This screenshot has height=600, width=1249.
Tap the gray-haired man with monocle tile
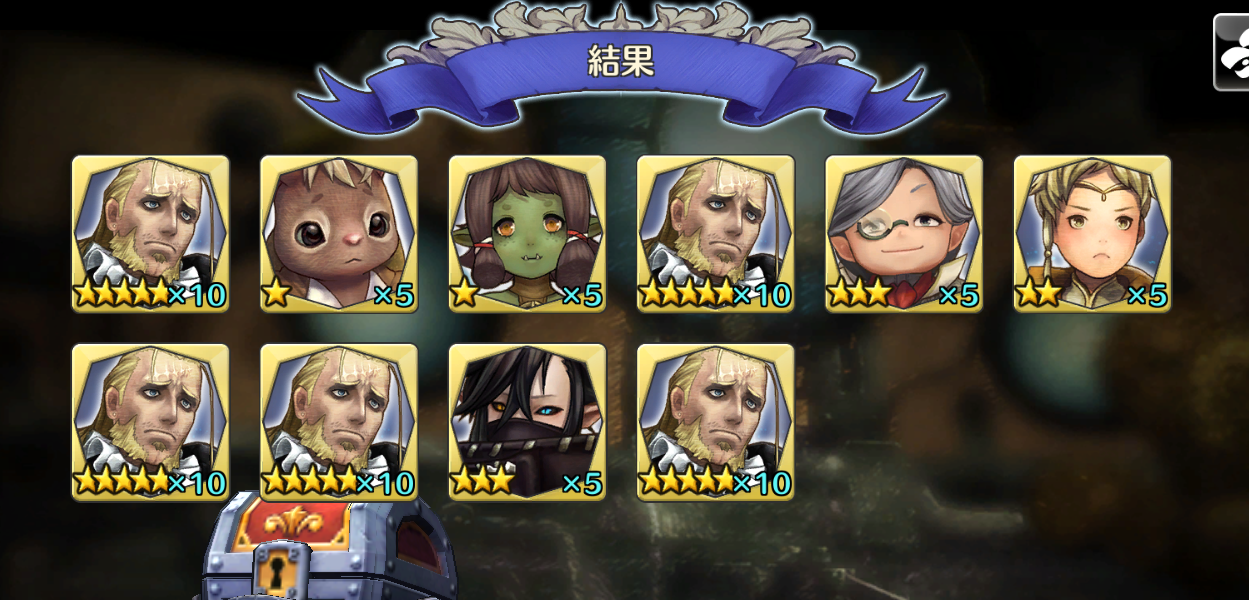904,234
